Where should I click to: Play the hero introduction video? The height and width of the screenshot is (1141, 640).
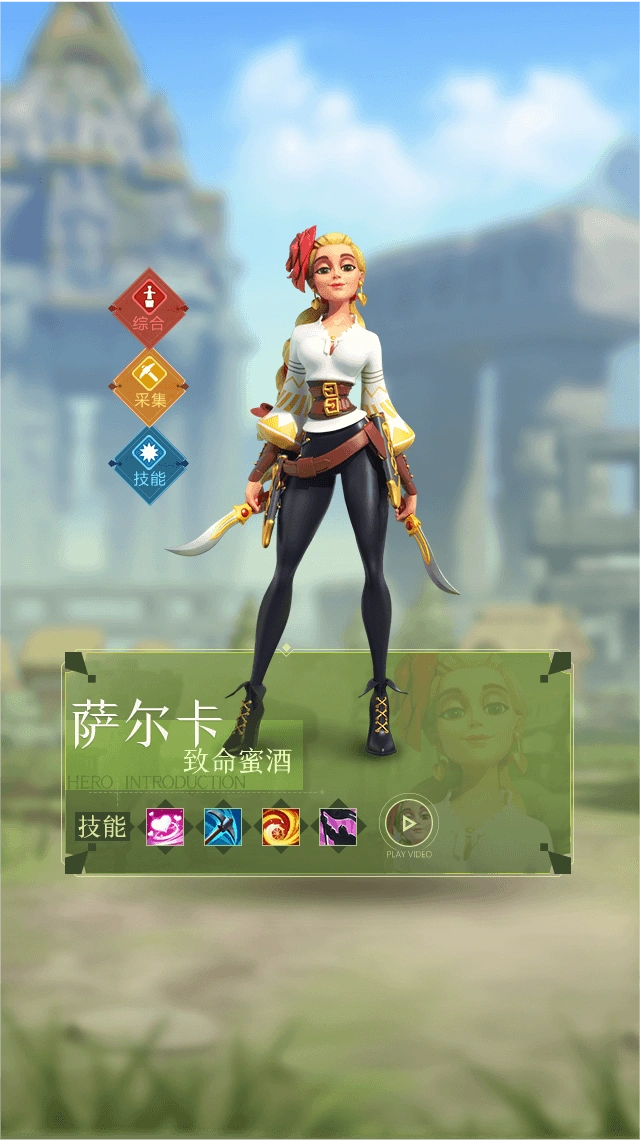click(408, 824)
